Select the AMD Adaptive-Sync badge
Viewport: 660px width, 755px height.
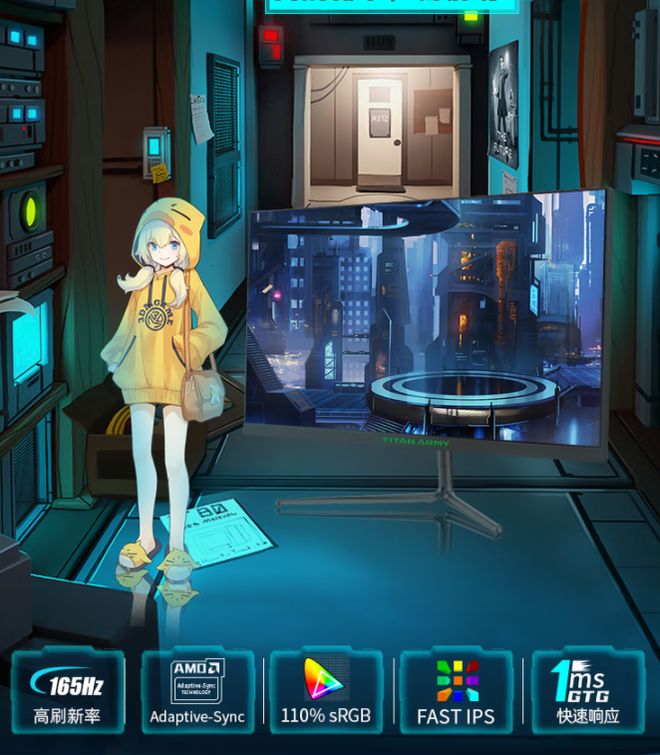coord(197,692)
